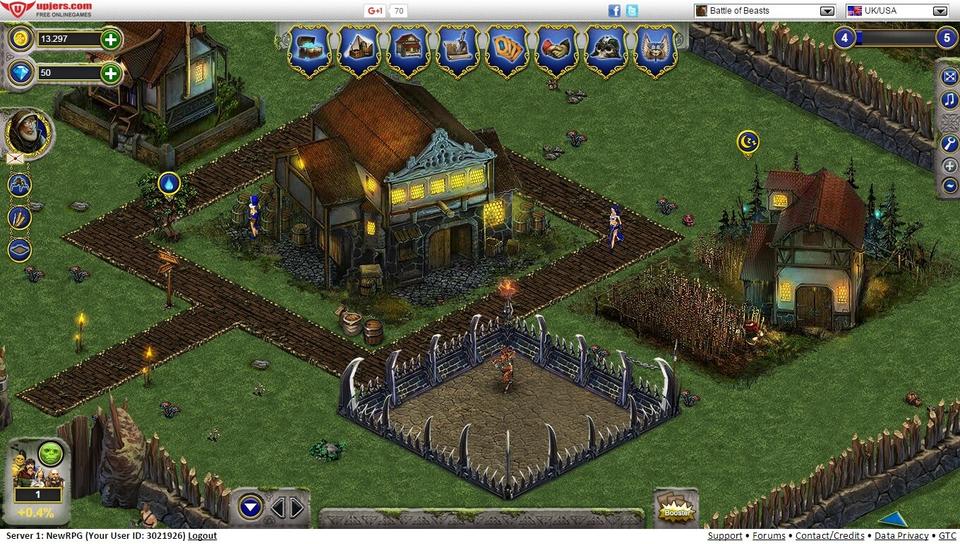
Task: Add more gold coins with plus button
Action: coord(110,40)
